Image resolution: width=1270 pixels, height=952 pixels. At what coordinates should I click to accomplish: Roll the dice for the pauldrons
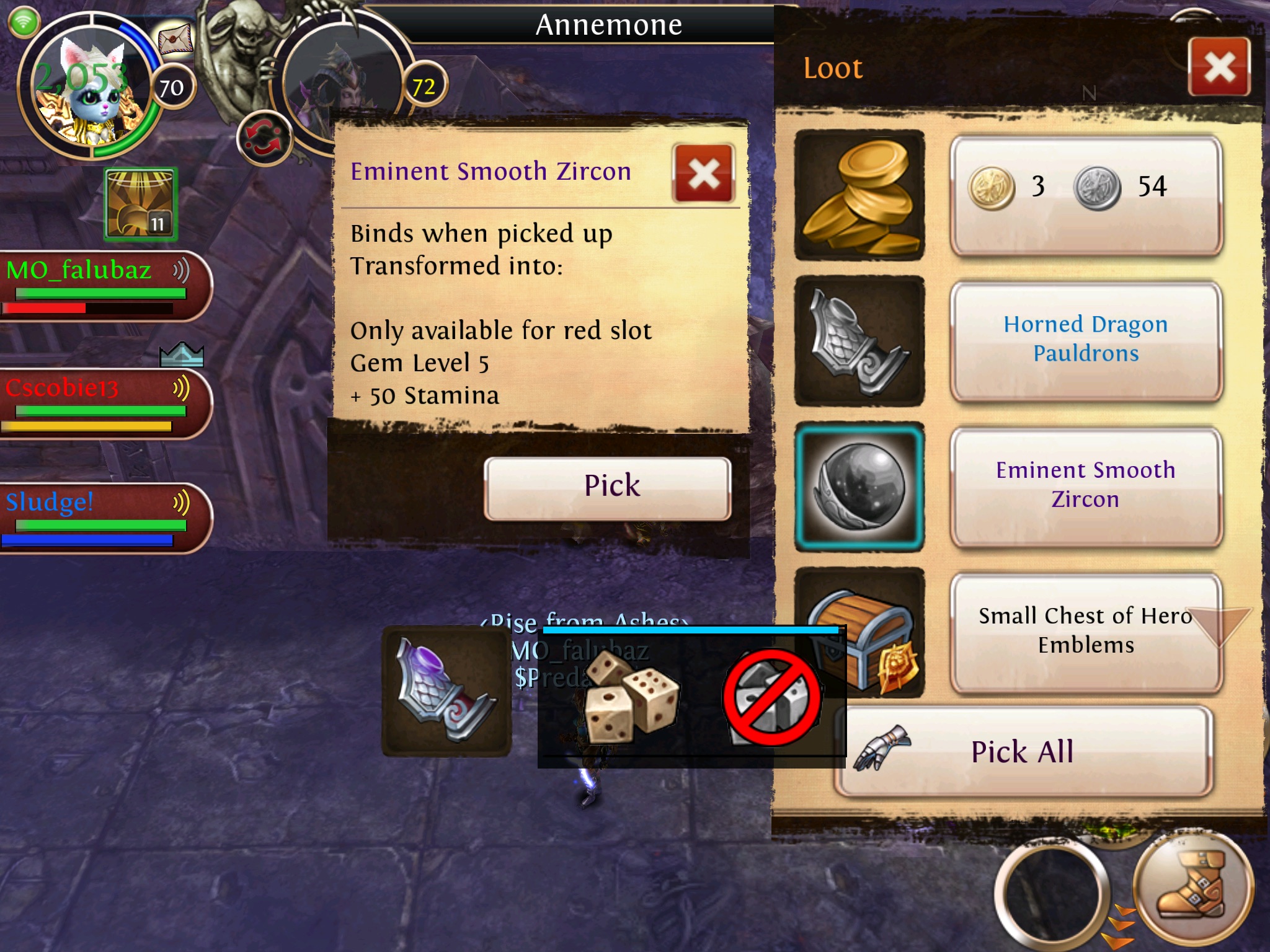630,697
